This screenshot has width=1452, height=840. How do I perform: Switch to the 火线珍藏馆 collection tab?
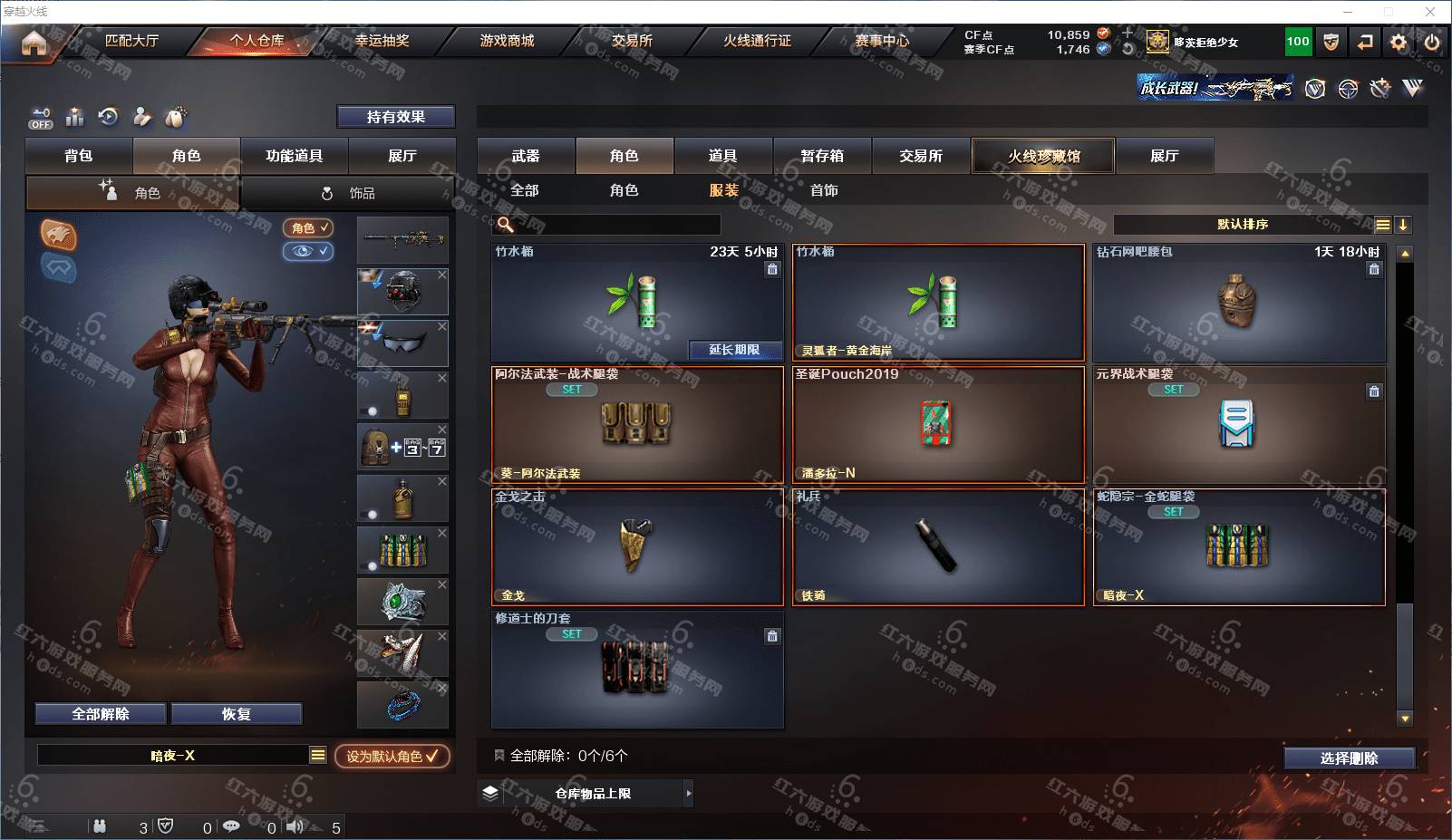[1043, 156]
